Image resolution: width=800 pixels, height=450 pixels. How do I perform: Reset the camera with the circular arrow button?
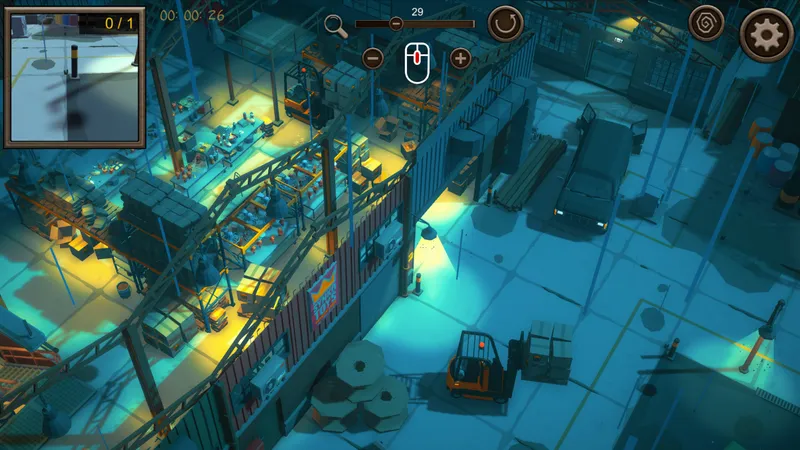click(505, 24)
